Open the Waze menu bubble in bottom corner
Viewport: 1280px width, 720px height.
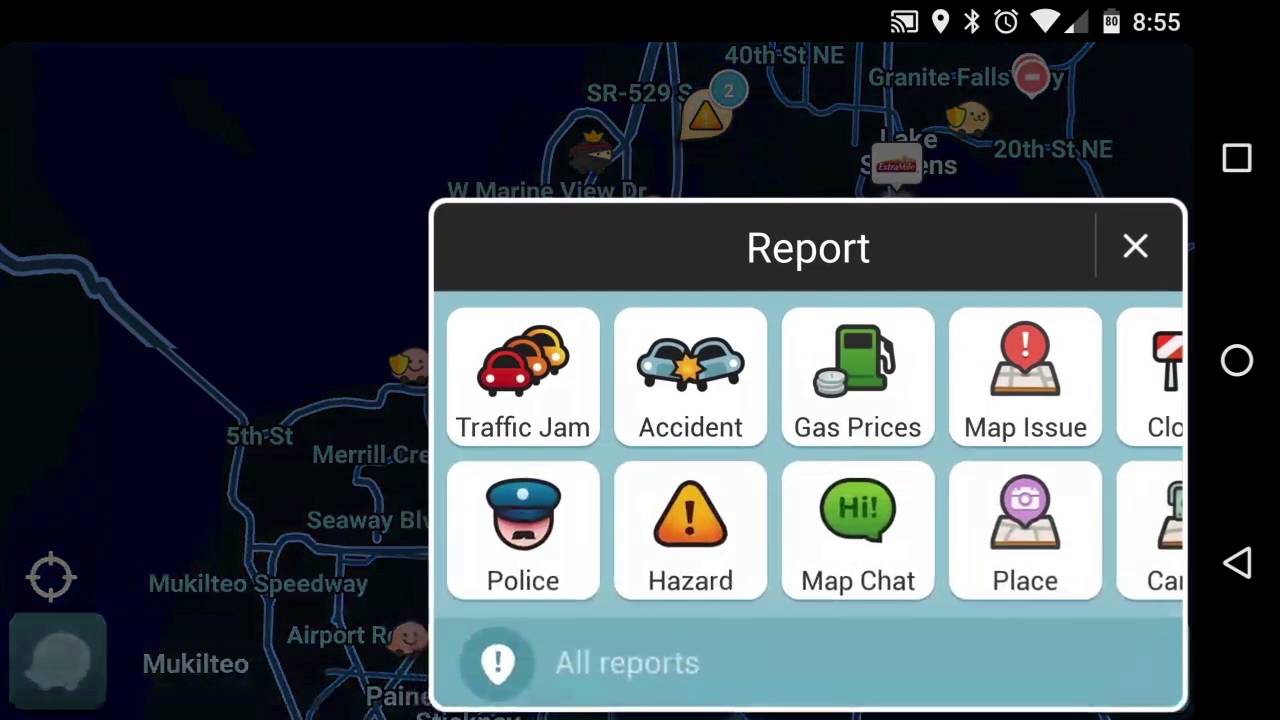click(57, 660)
